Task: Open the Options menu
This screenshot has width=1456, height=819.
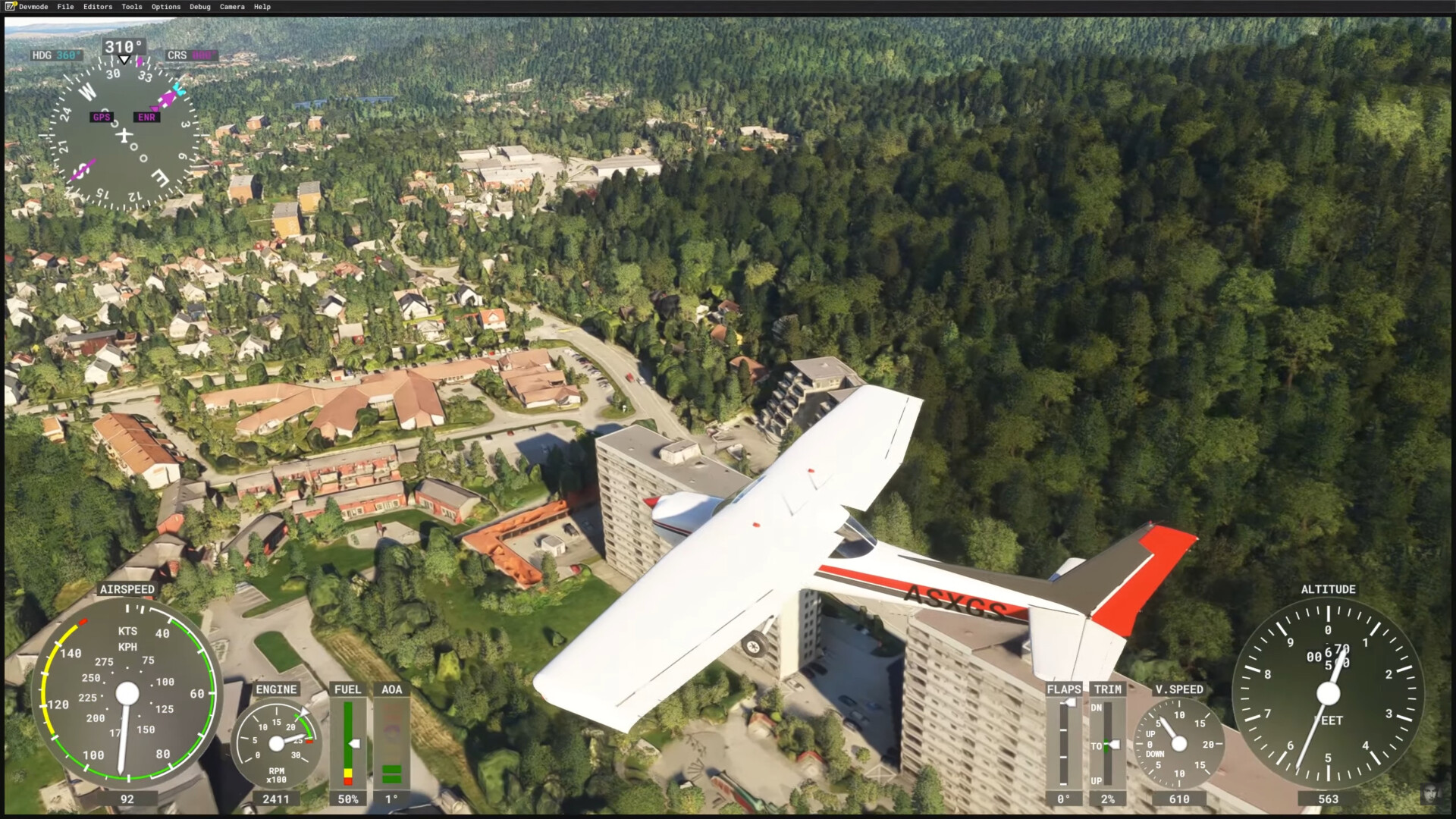Action: 166,7
